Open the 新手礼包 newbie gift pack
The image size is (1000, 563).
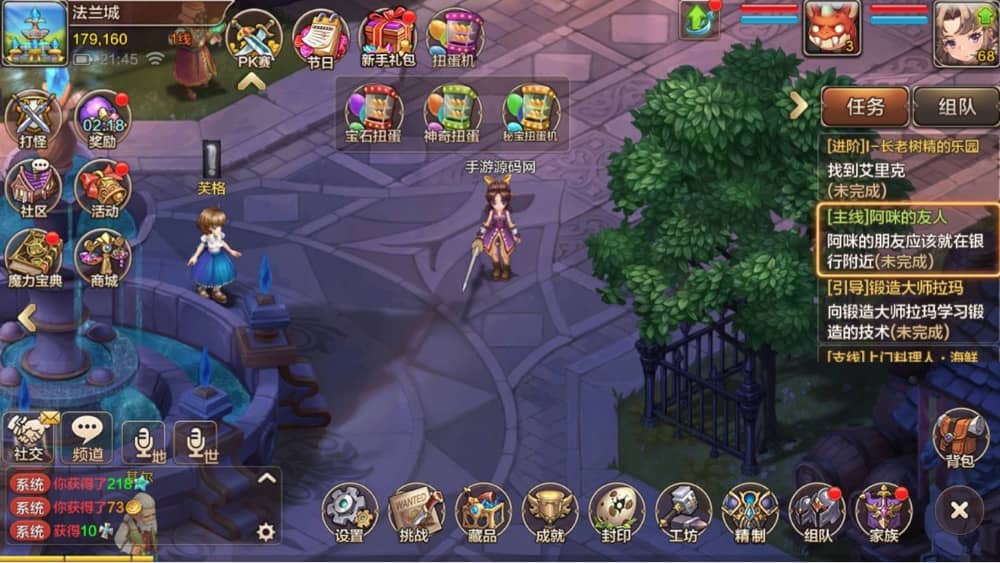point(387,37)
